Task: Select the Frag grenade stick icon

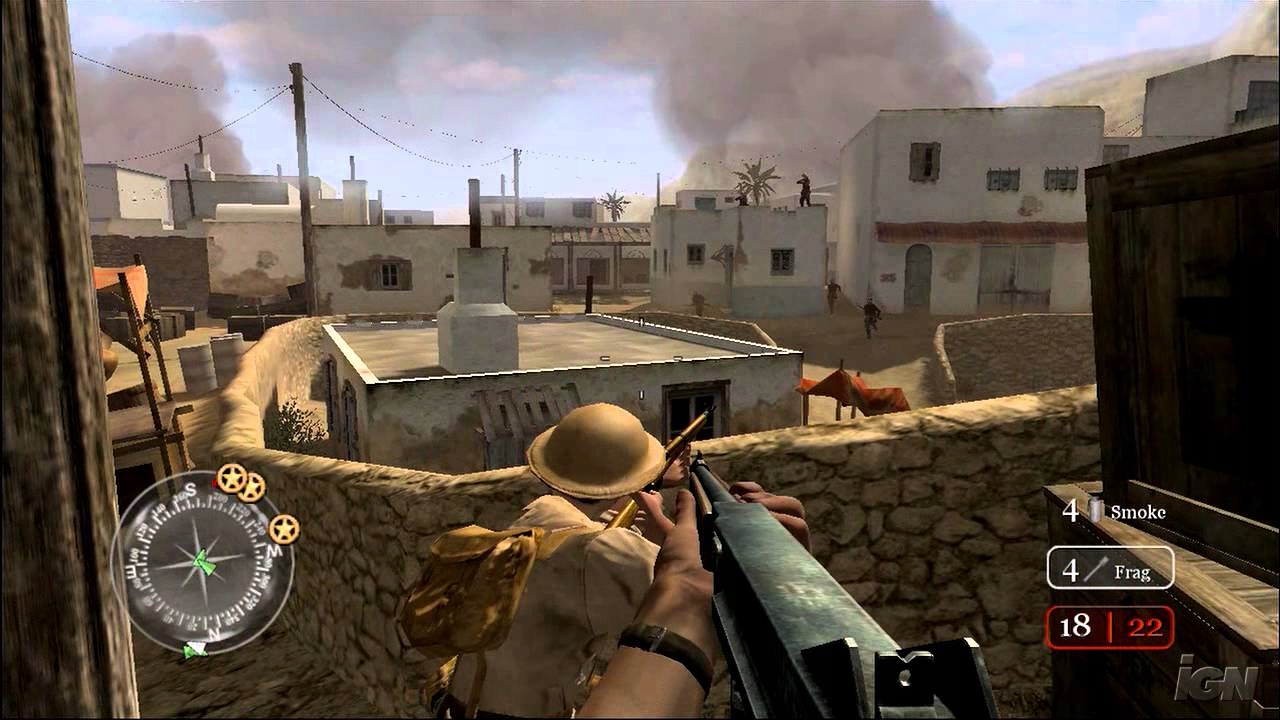Action: (x=1096, y=569)
